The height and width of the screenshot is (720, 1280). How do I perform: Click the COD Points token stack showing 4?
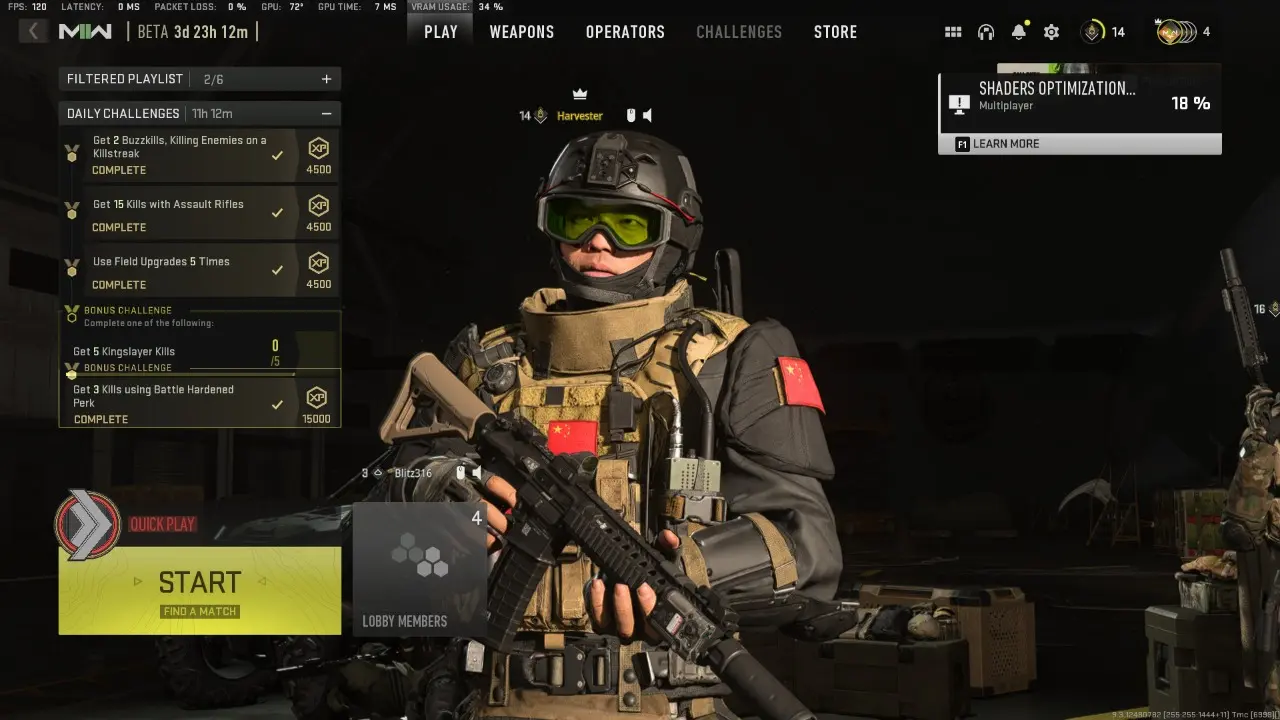1177,31
